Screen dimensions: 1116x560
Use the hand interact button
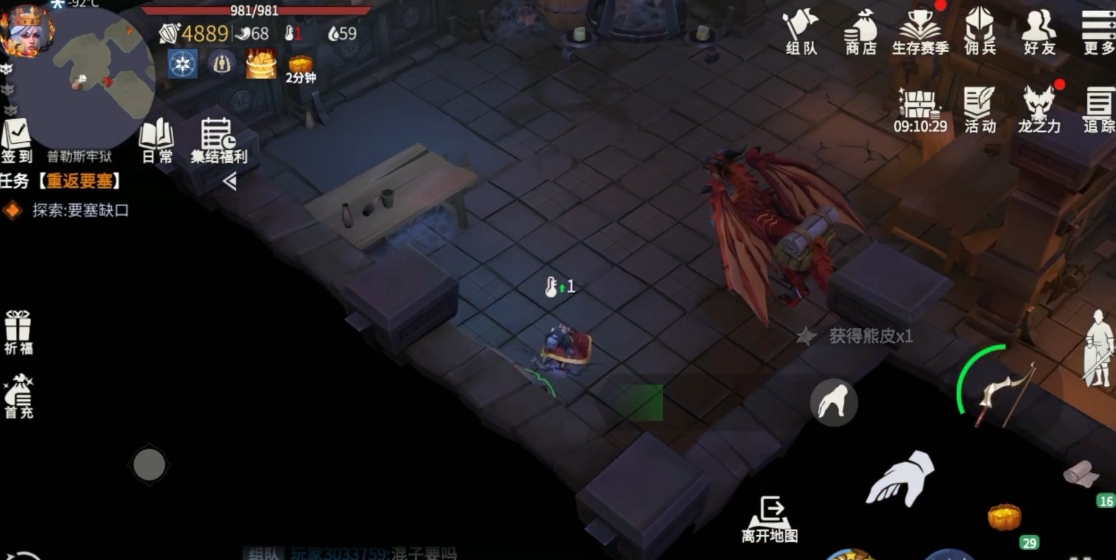899,478
